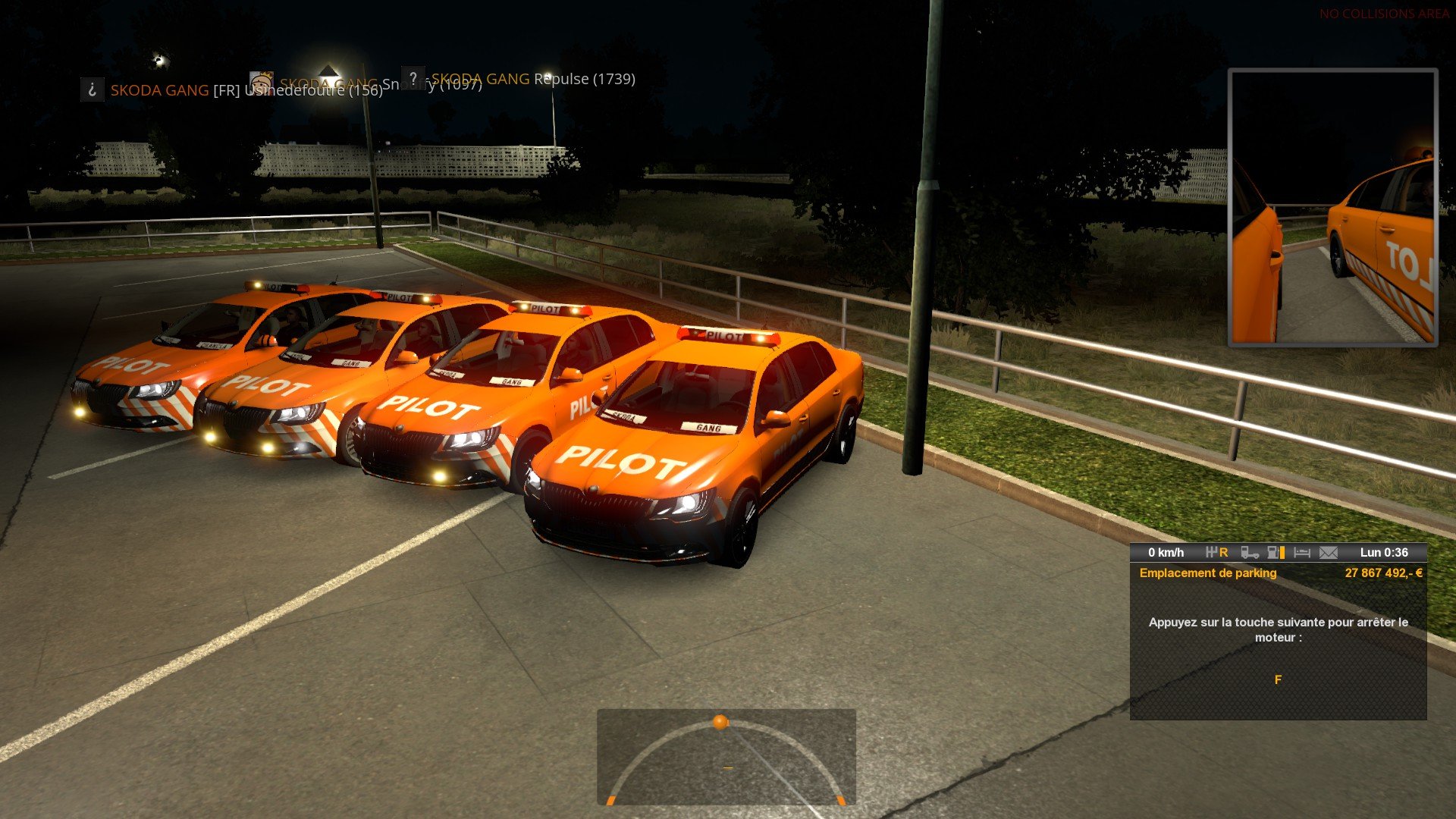The image size is (1456, 819).
Task: Click the envelope mail icon
Action: [x=1329, y=553]
